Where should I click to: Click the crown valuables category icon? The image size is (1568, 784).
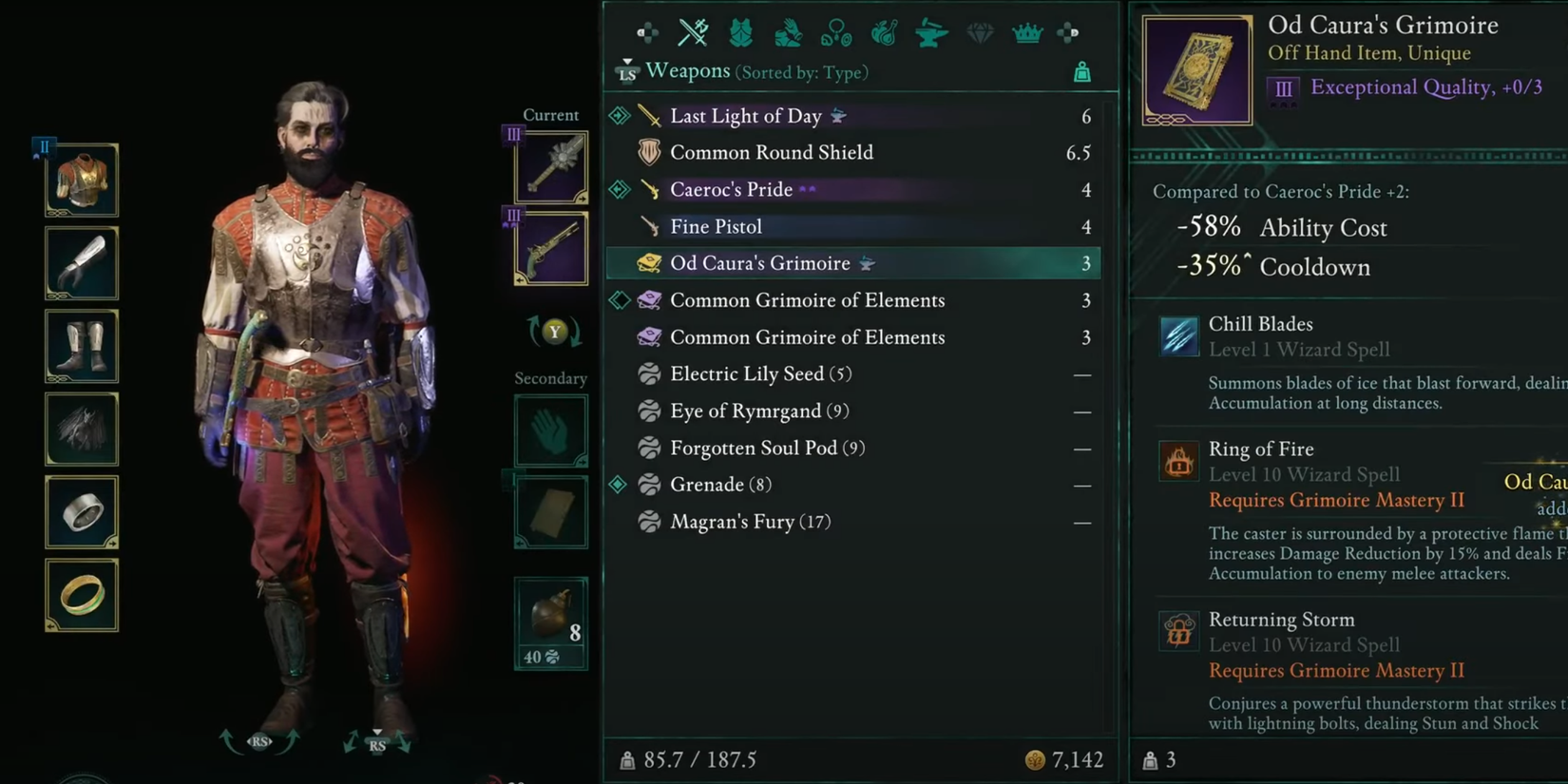(1026, 31)
